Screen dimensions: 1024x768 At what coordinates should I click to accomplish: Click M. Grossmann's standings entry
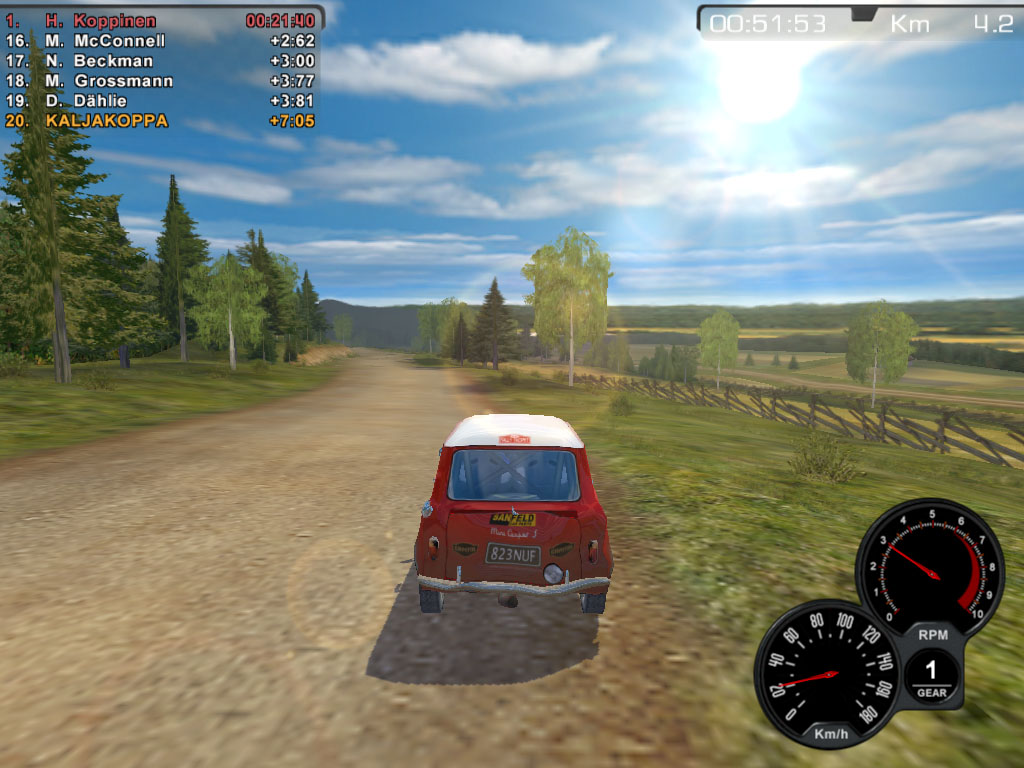[160, 81]
